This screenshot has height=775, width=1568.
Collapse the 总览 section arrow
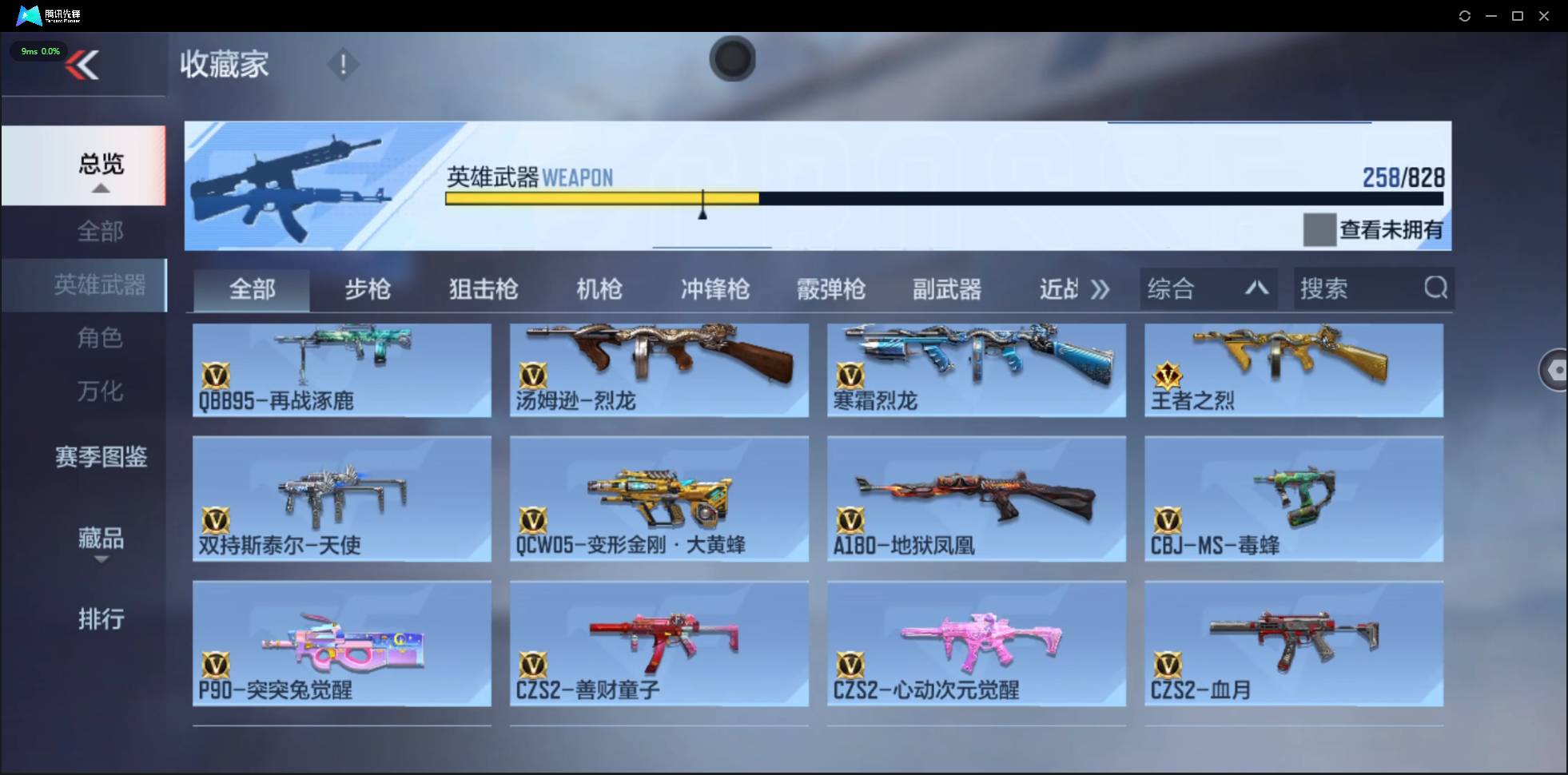[100, 188]
